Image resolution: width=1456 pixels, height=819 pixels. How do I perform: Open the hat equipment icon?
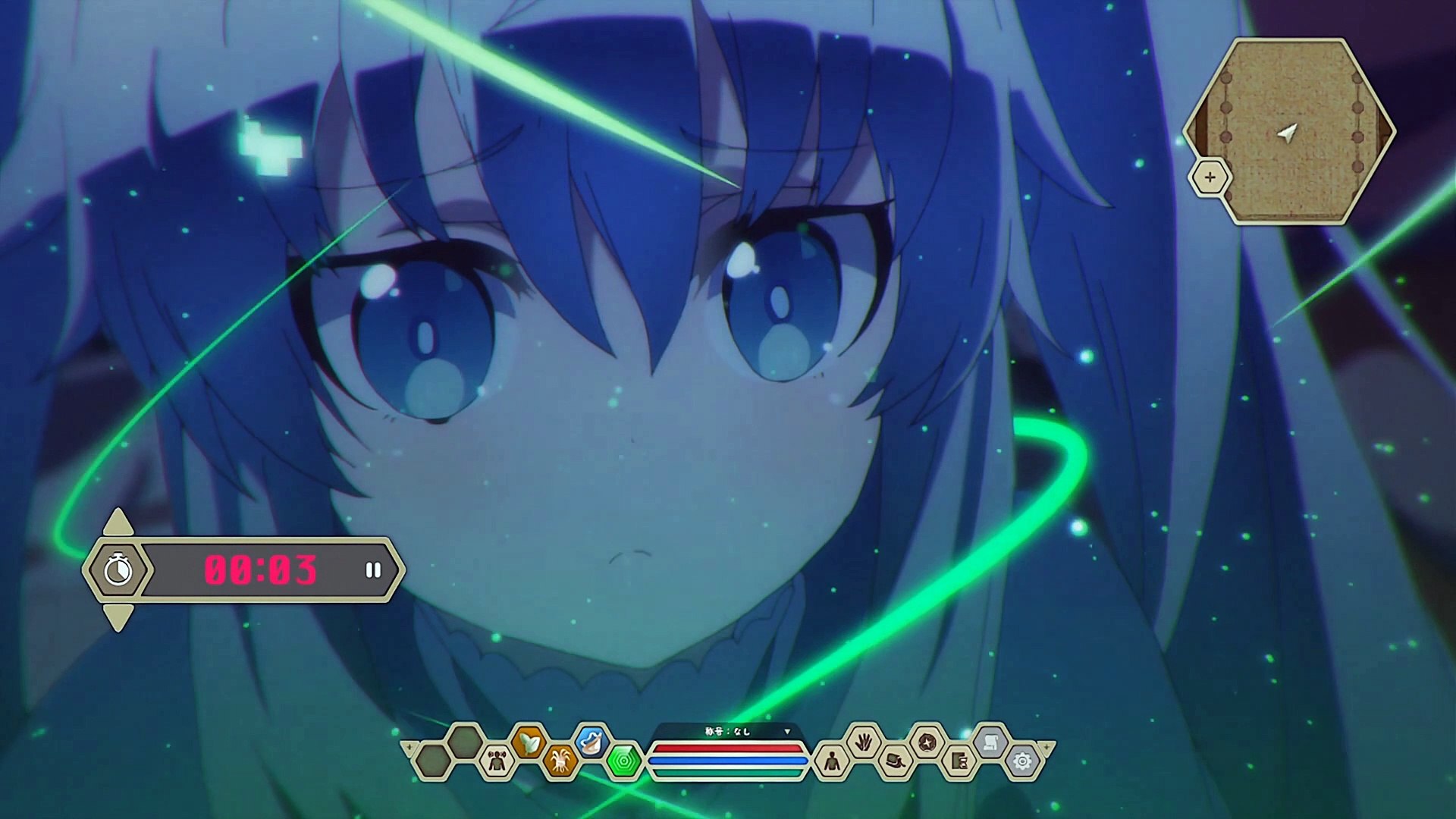click(896, 760)
